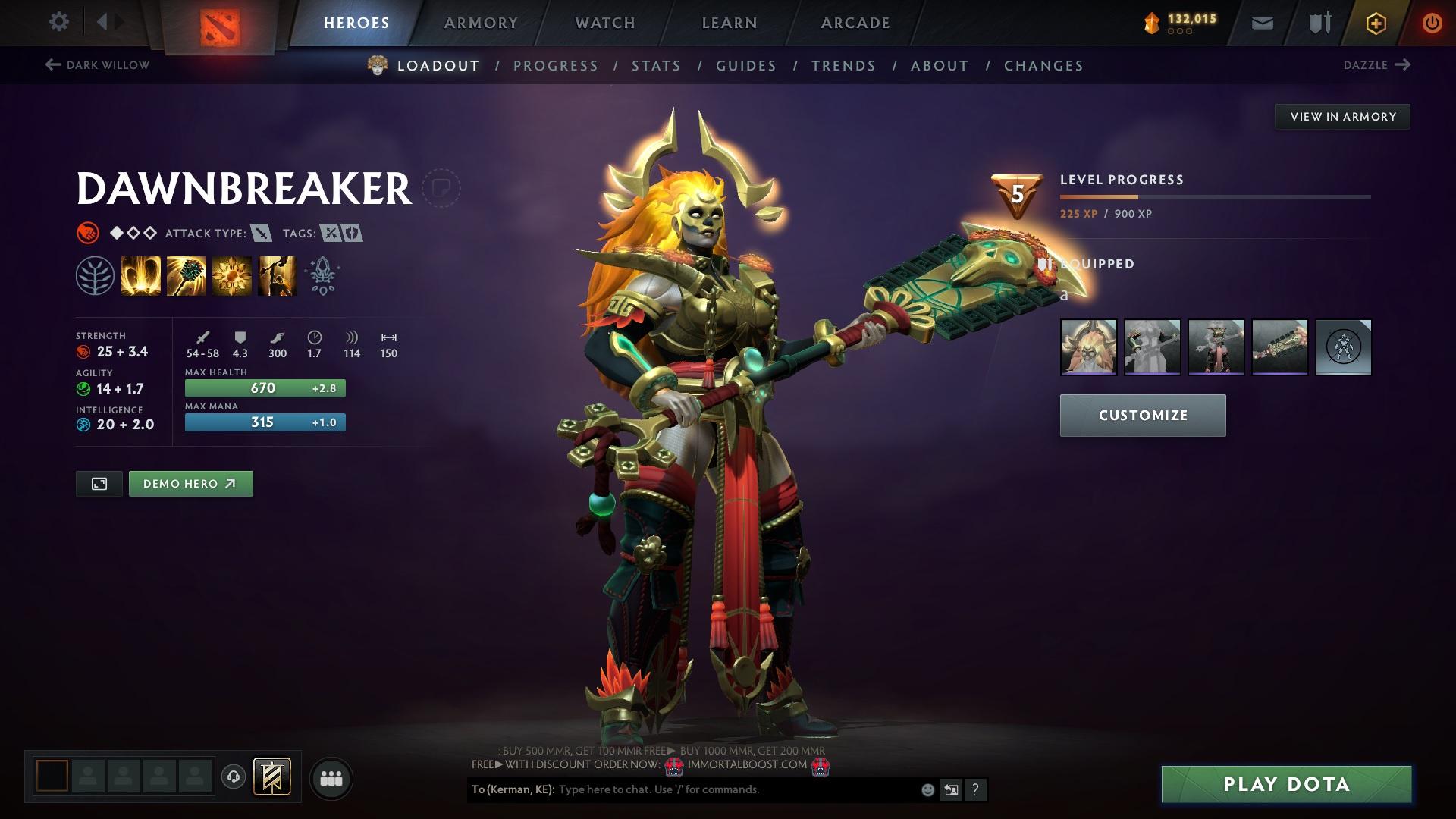Select the Starbreaker ability icon
This screenshot has height=819, width=1456.
[141, 275]
